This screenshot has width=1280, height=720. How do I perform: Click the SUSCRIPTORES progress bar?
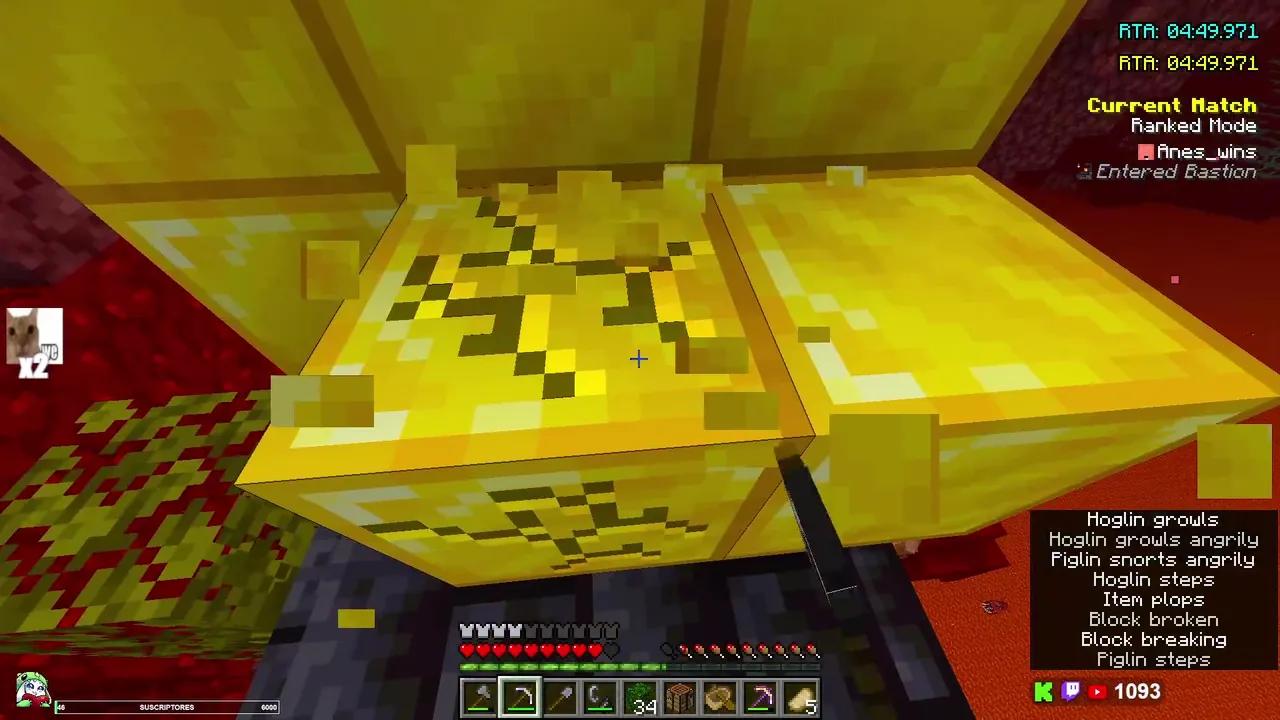[x=165, y=707]
